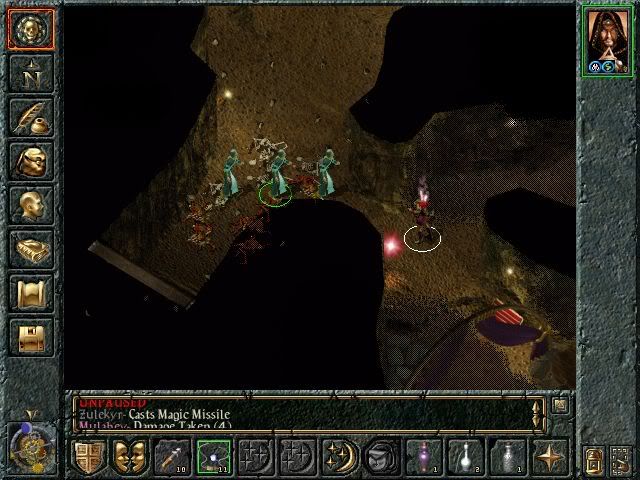Click the skull return-to-game button
The height and width of the screenshot is (480, 640).
[x=29, y=29]
